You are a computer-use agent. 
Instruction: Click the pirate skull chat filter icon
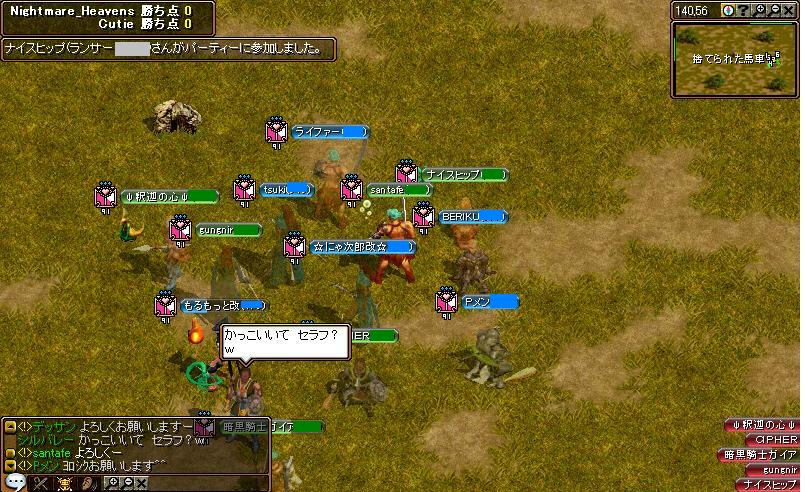66,484
